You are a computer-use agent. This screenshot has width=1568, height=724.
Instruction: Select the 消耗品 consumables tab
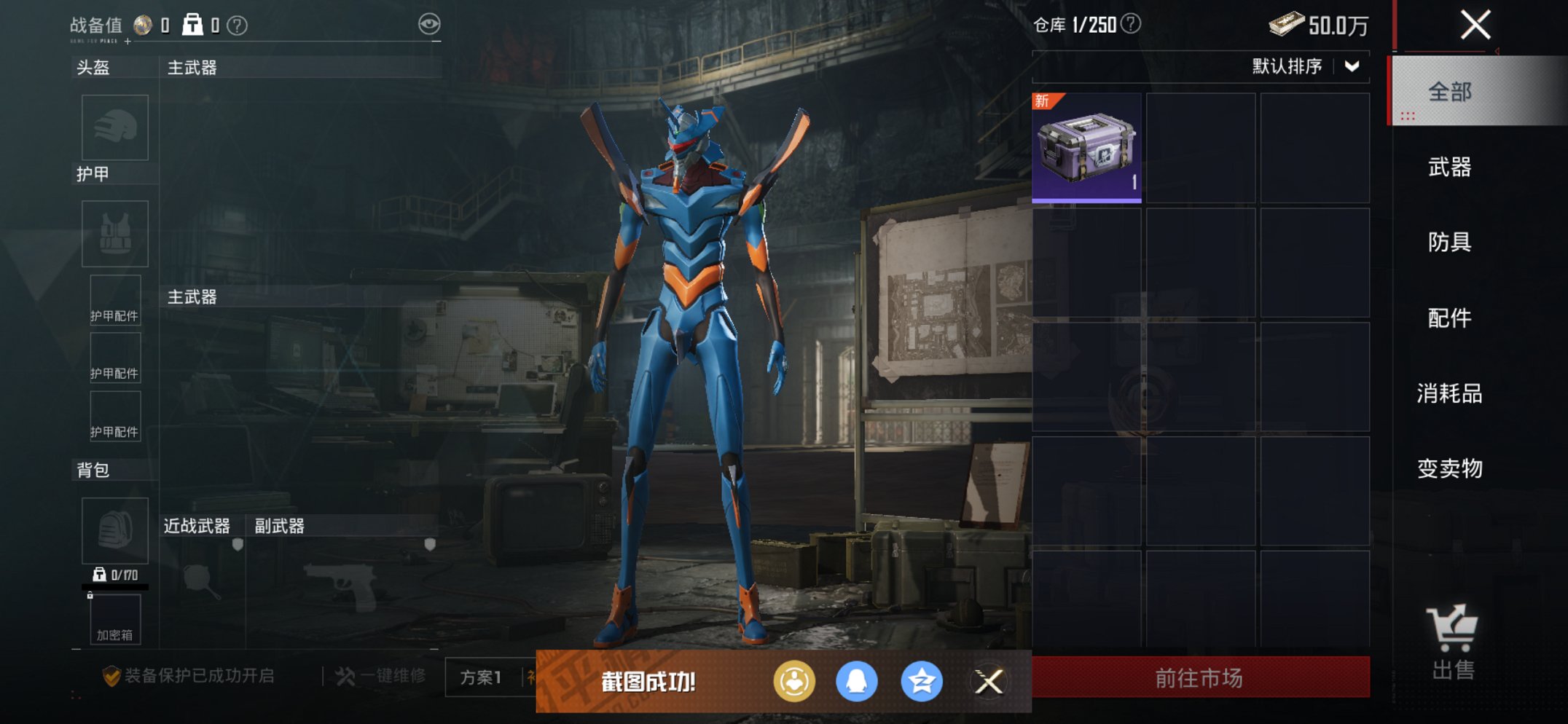[1450, 393]
